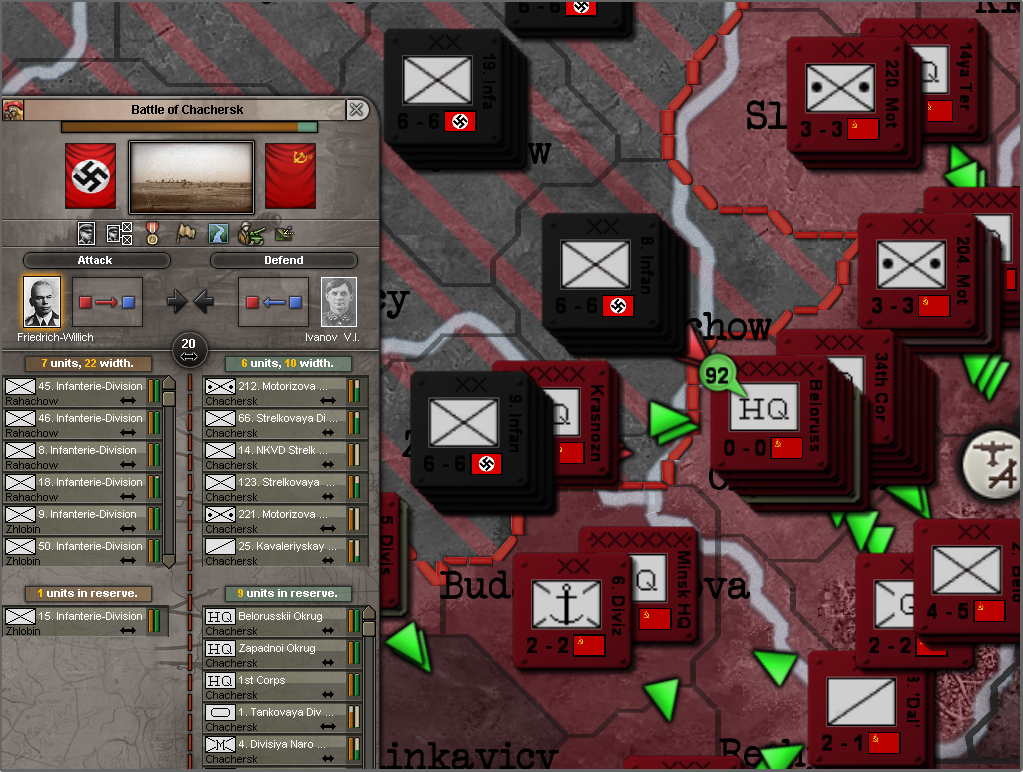
Task: Select defending leader Ivanov V.I. portrait
Action: pyautogui.click(x=339, y=301)
